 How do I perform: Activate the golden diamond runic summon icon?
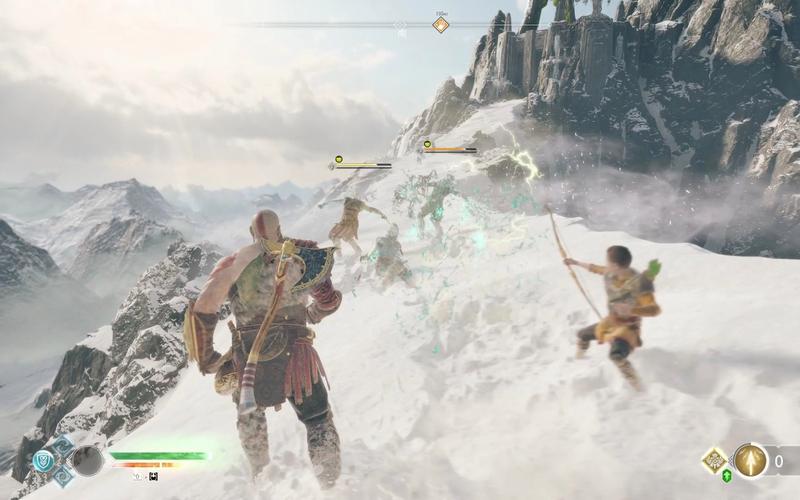[714, 460]
